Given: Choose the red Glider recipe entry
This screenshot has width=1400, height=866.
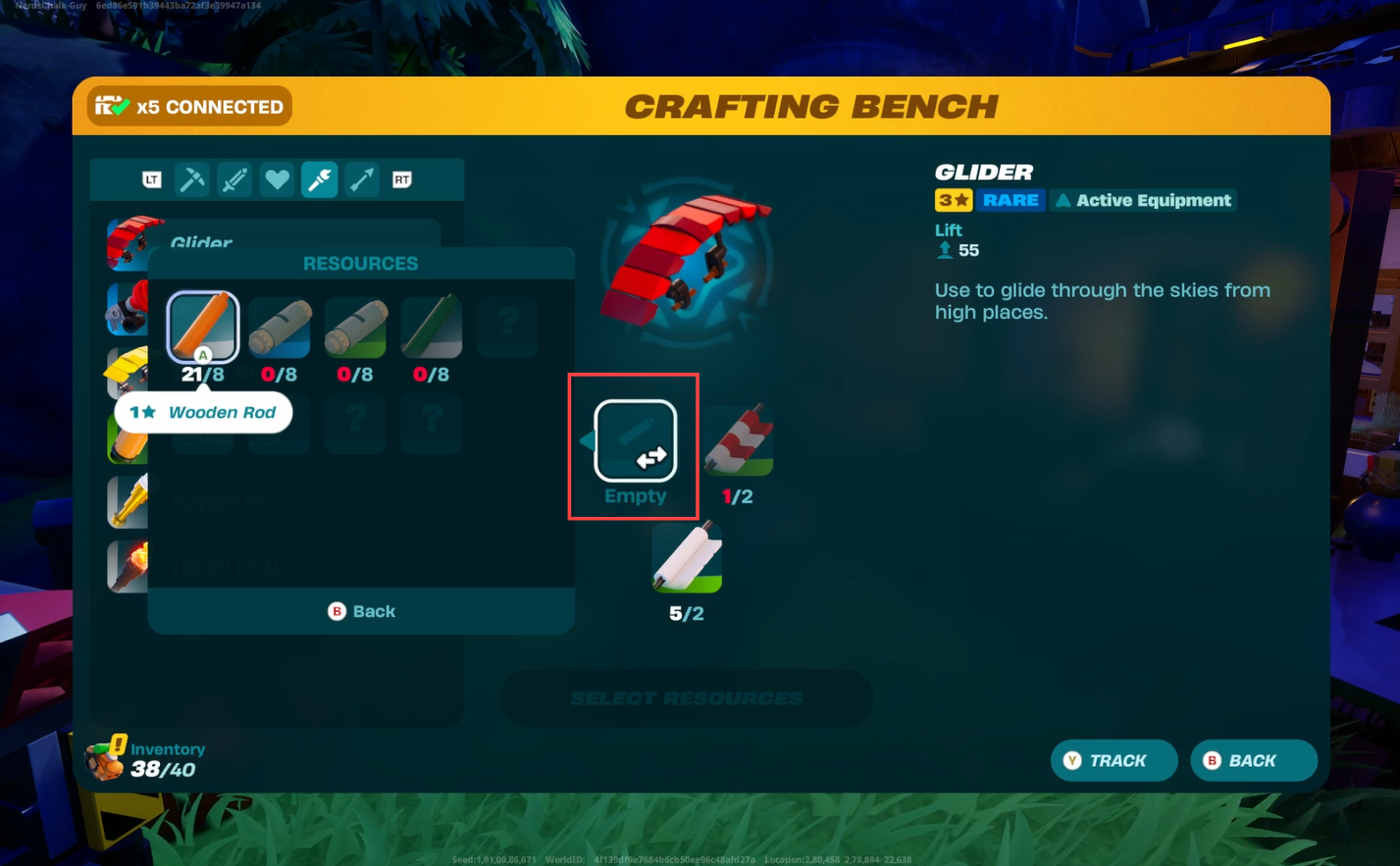Looking at the screenshot, I should [130, 241].
